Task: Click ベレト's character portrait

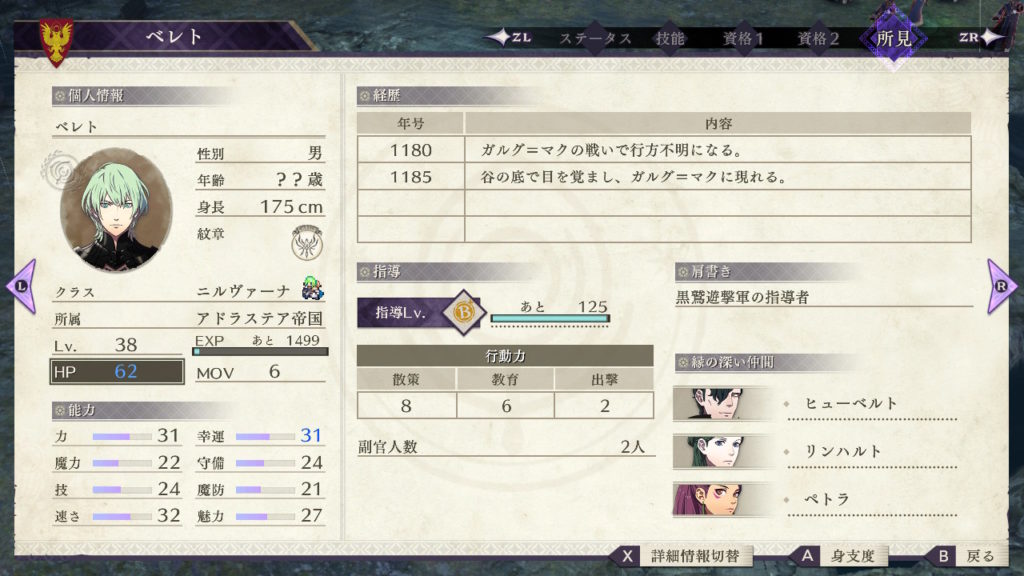Action: point(116,210)
